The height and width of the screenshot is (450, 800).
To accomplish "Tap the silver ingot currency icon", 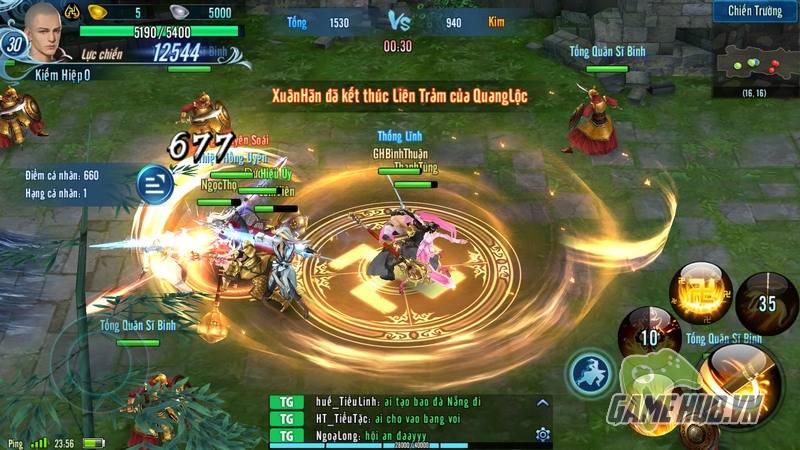I will (178, 12).
